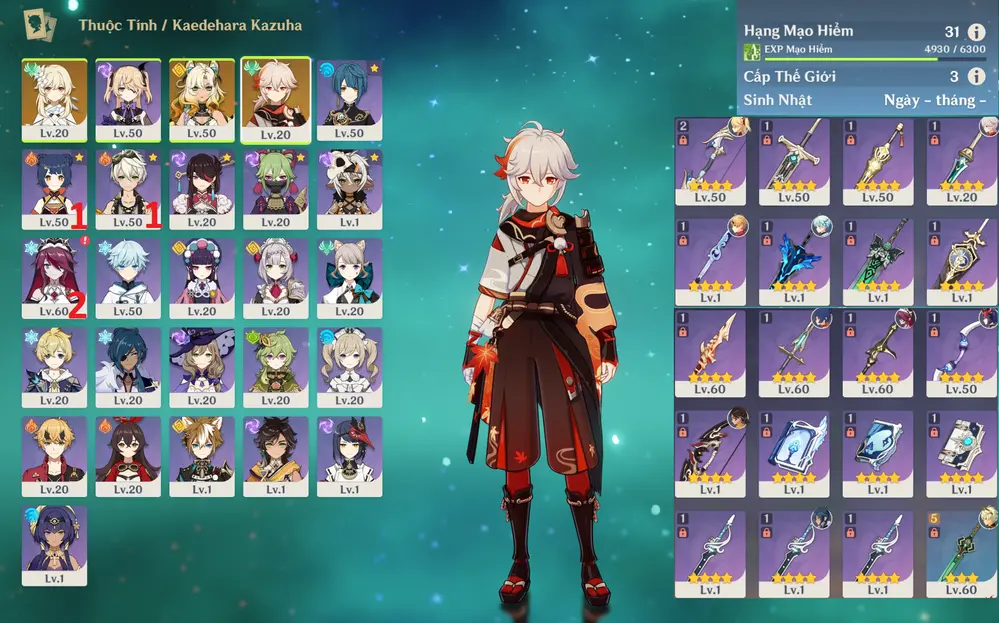Choose Fischl from the character grid

pos(128,99)
